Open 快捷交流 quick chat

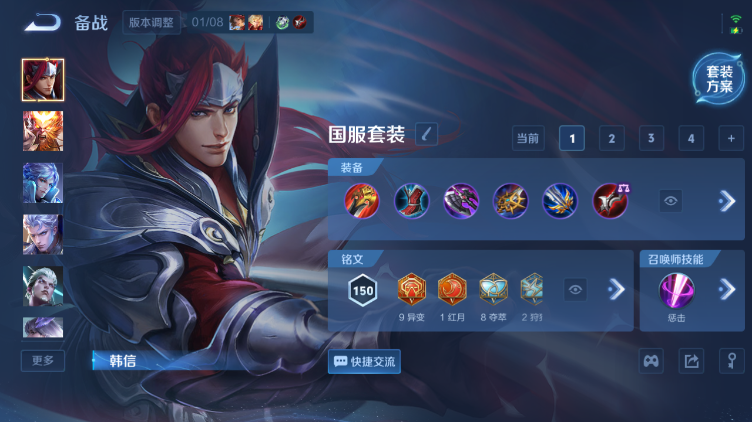[365, 361]
